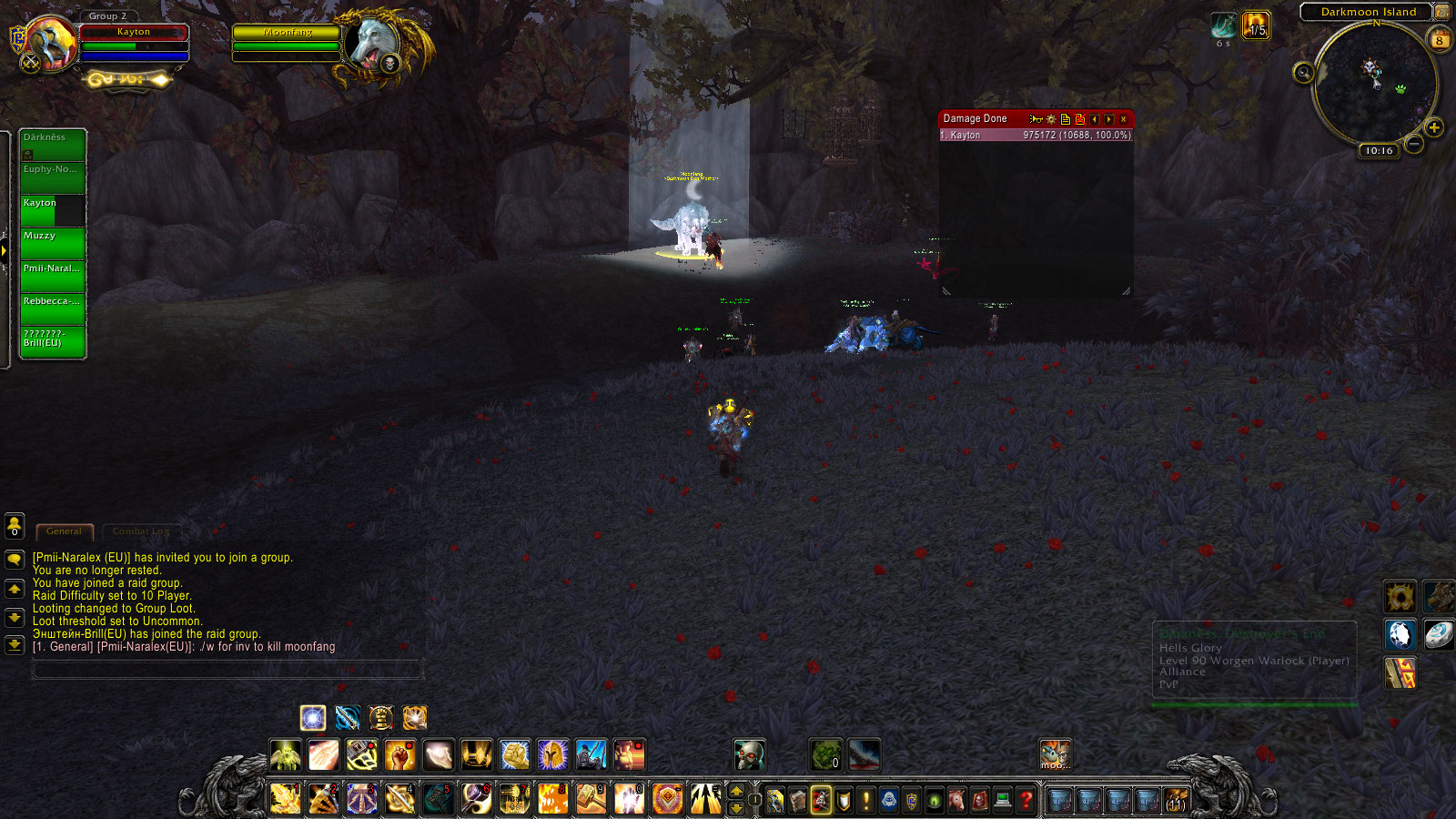Screen dimensions: 1456x819
Task: Open Recount's configuration gear icon
Action: (x=1051, y=119)
